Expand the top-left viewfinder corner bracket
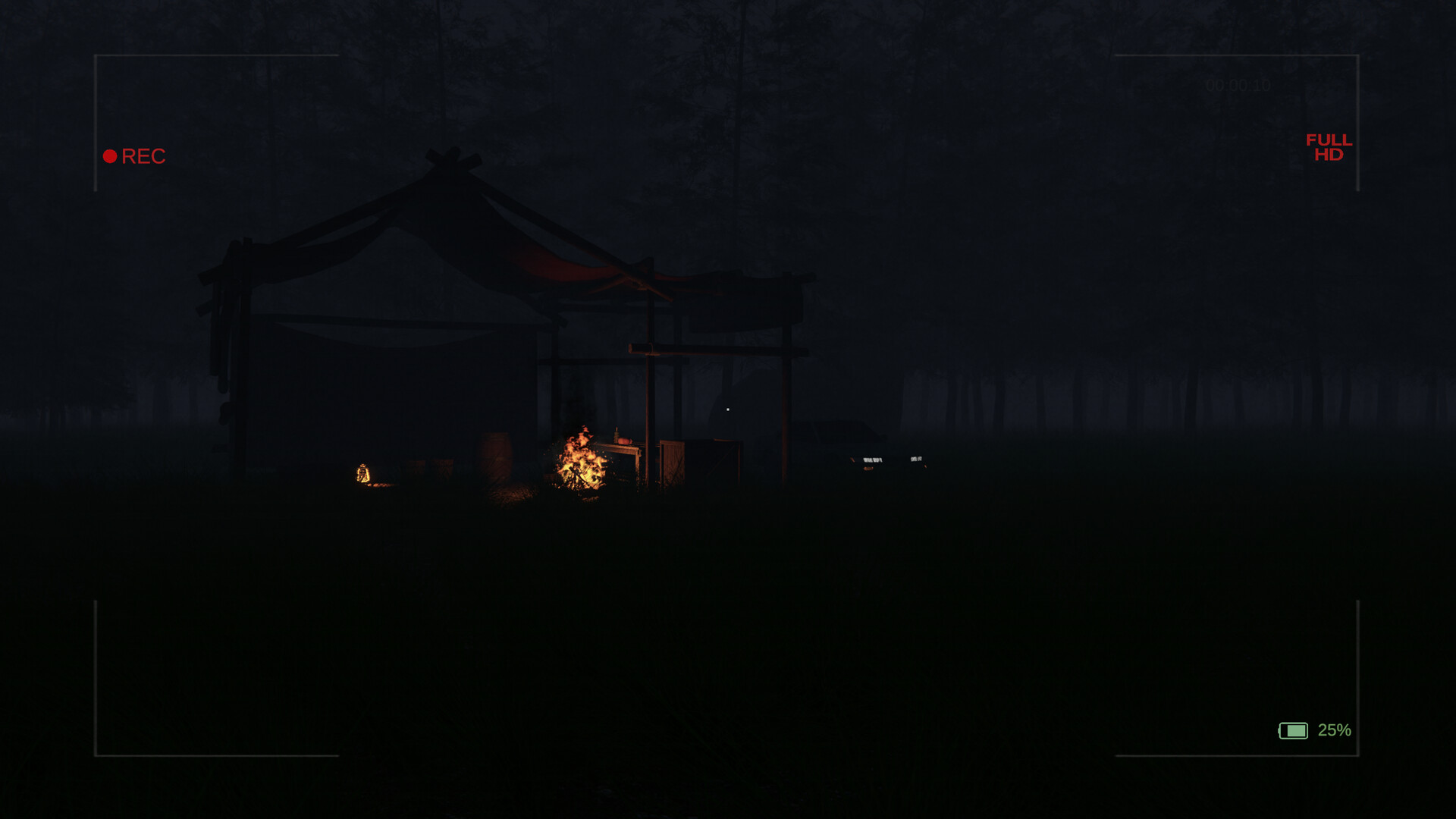The height and width of the screenshot is (819, 1456). (95, 54)
